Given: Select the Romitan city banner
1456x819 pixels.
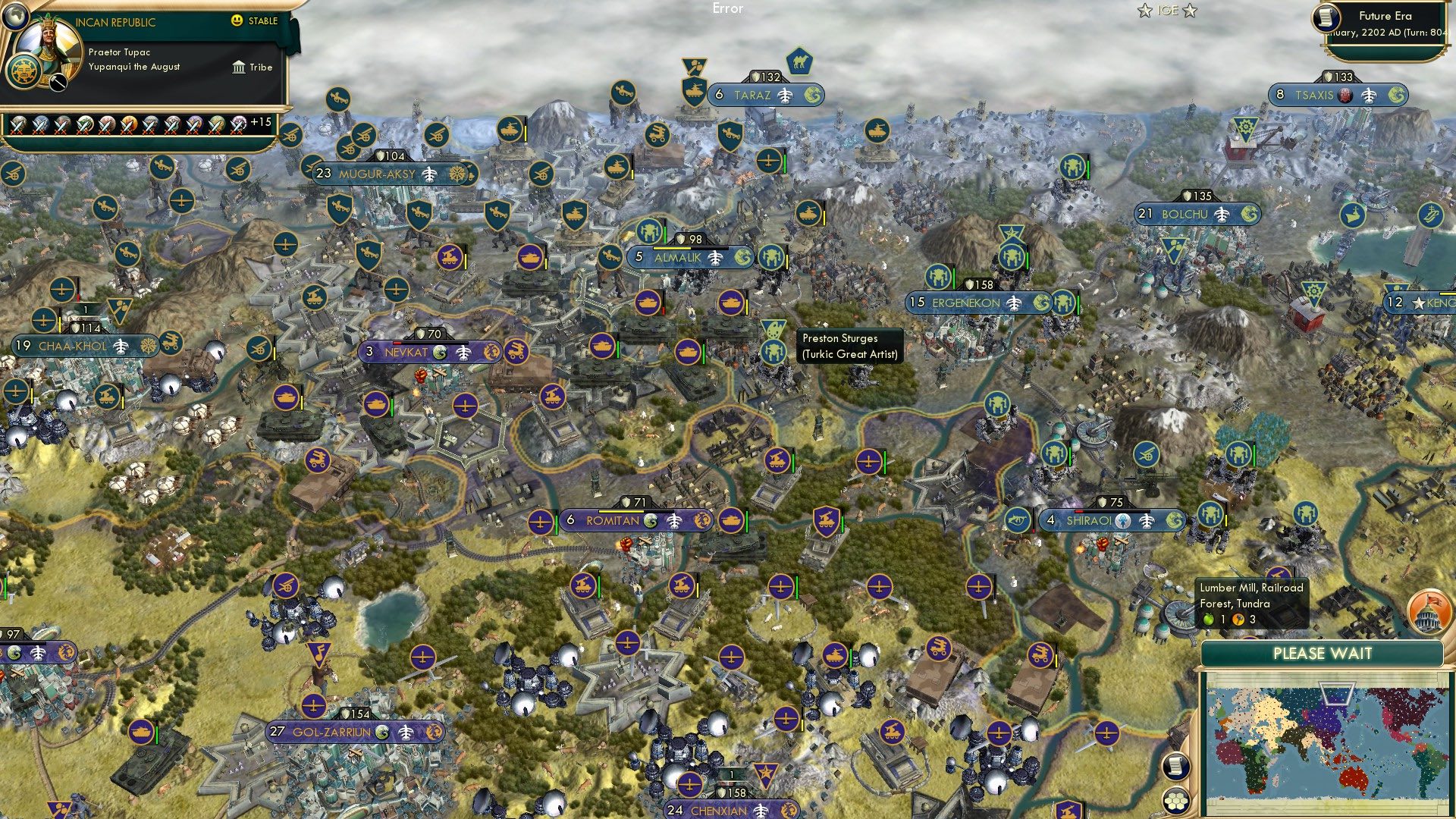Looking at the screenshot, I should [613, 521].
